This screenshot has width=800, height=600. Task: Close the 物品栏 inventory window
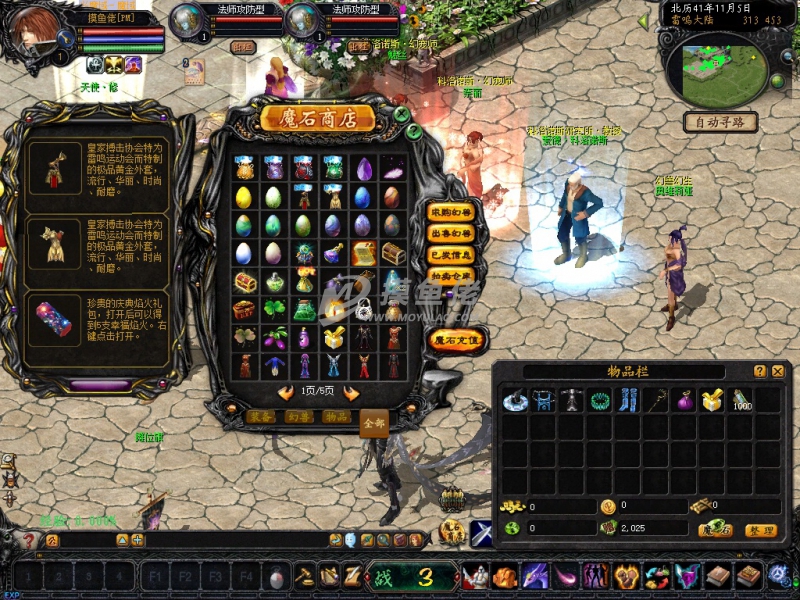click(x=778, y=371)
